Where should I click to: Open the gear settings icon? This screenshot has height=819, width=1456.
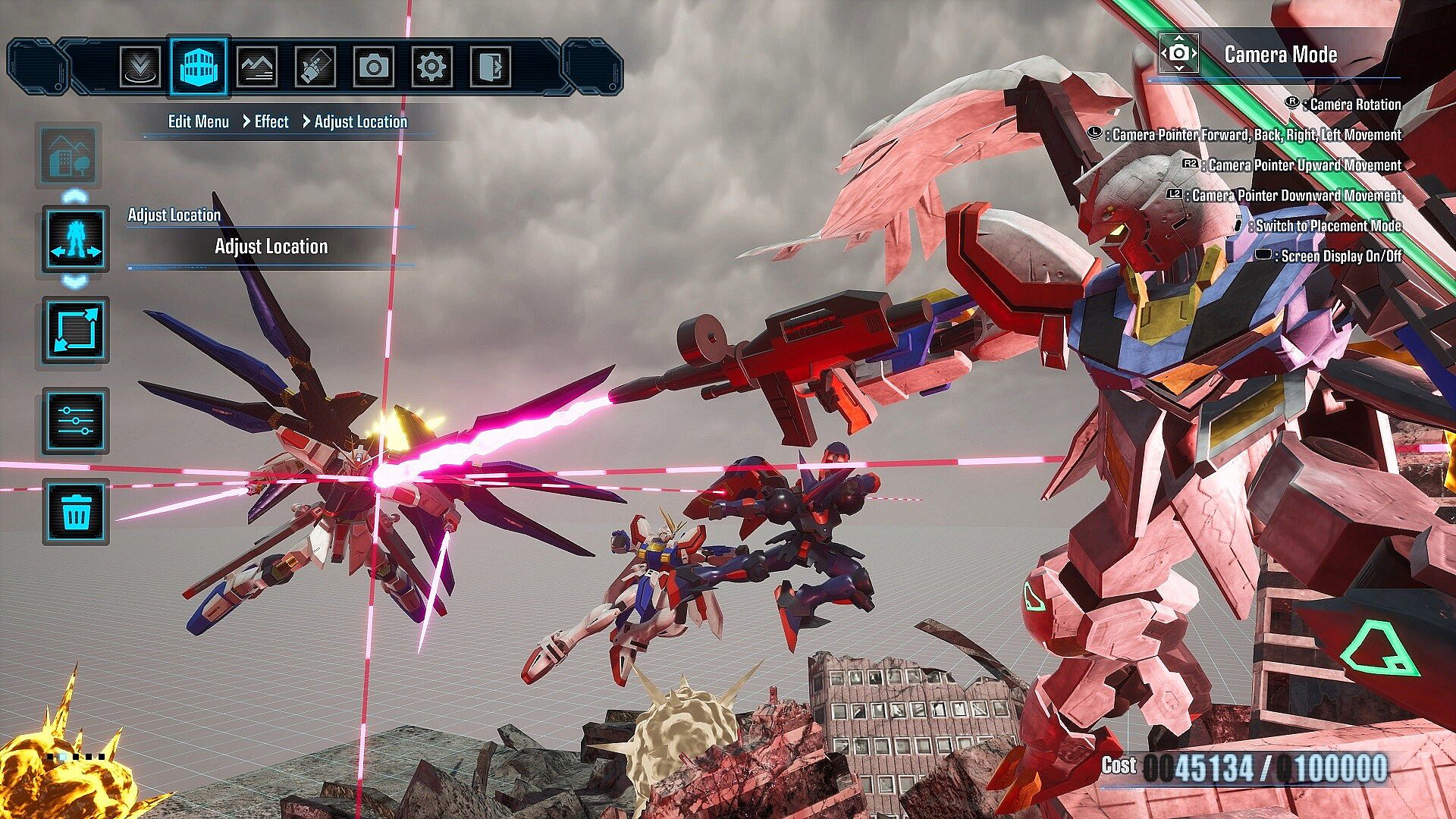[x=431, y=67]
